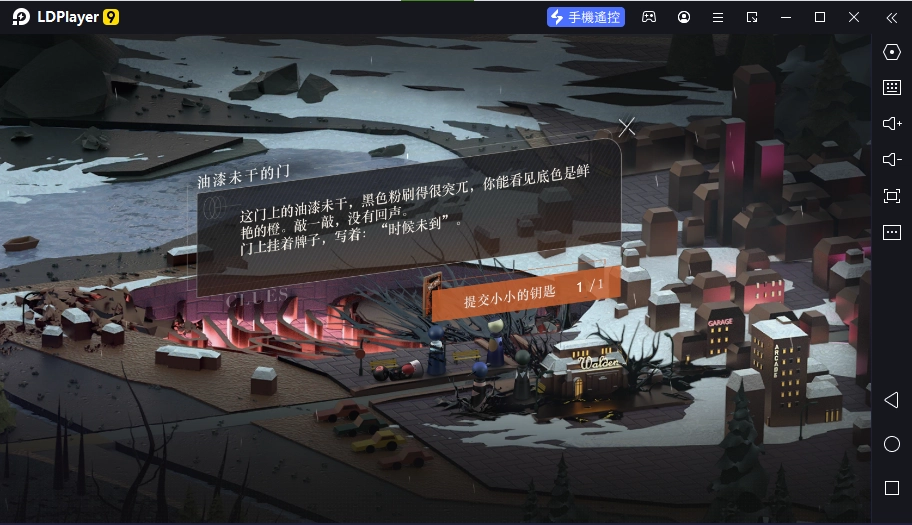Open the Android recent apps button

pos(892,488)
